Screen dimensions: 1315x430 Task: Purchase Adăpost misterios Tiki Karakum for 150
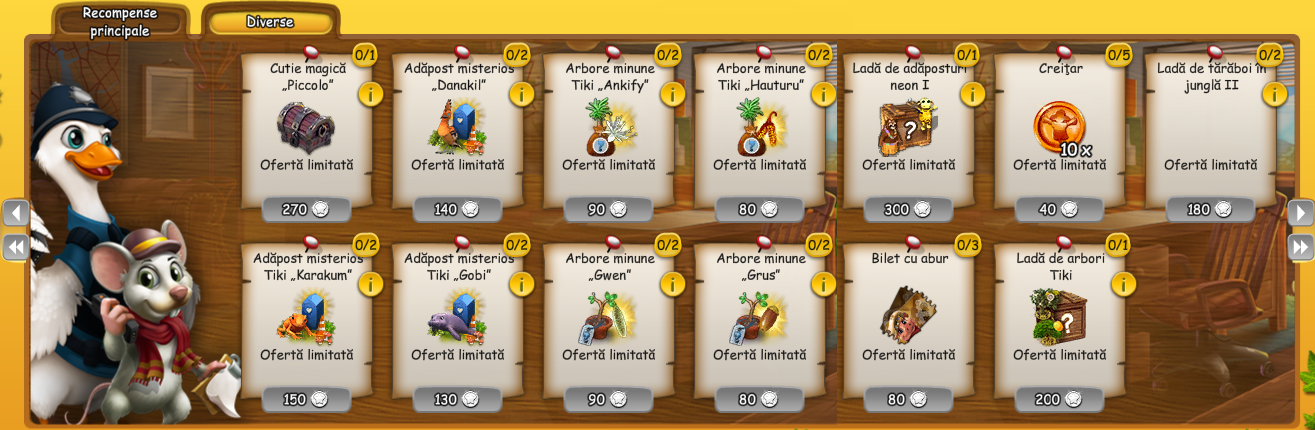(x=307, y=399)
